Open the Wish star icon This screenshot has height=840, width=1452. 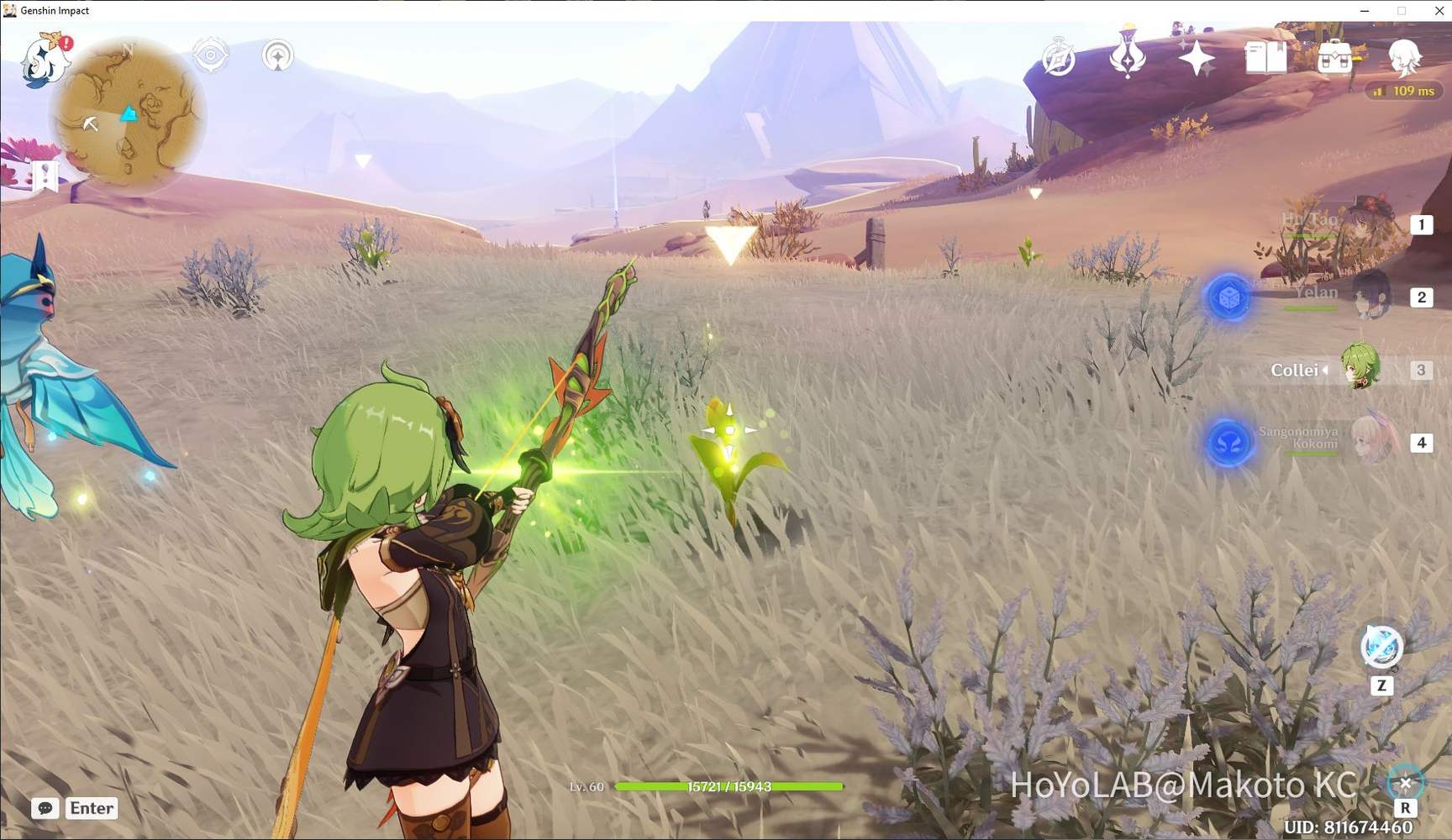point(1197,59)
